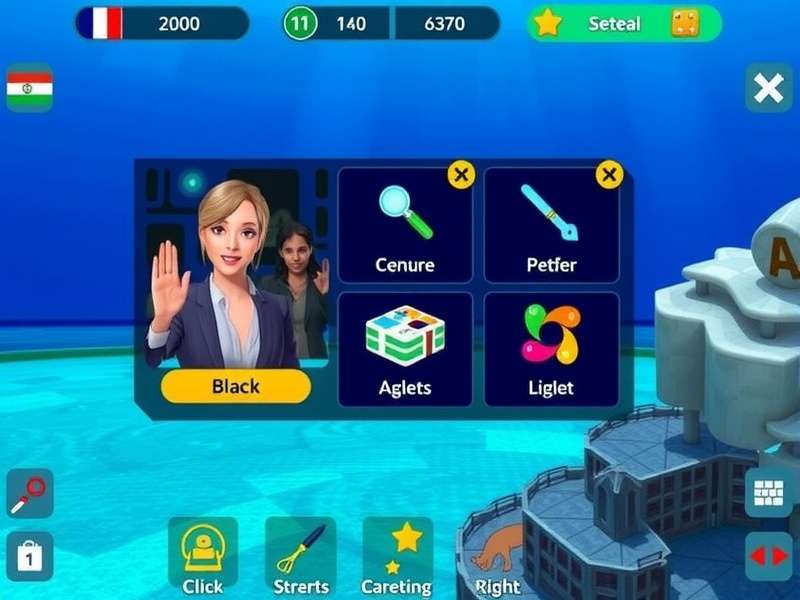Viewport: 800px width, 600px height.
Task: Close the screen with the white X button
Action: click(x=768, y=89)
